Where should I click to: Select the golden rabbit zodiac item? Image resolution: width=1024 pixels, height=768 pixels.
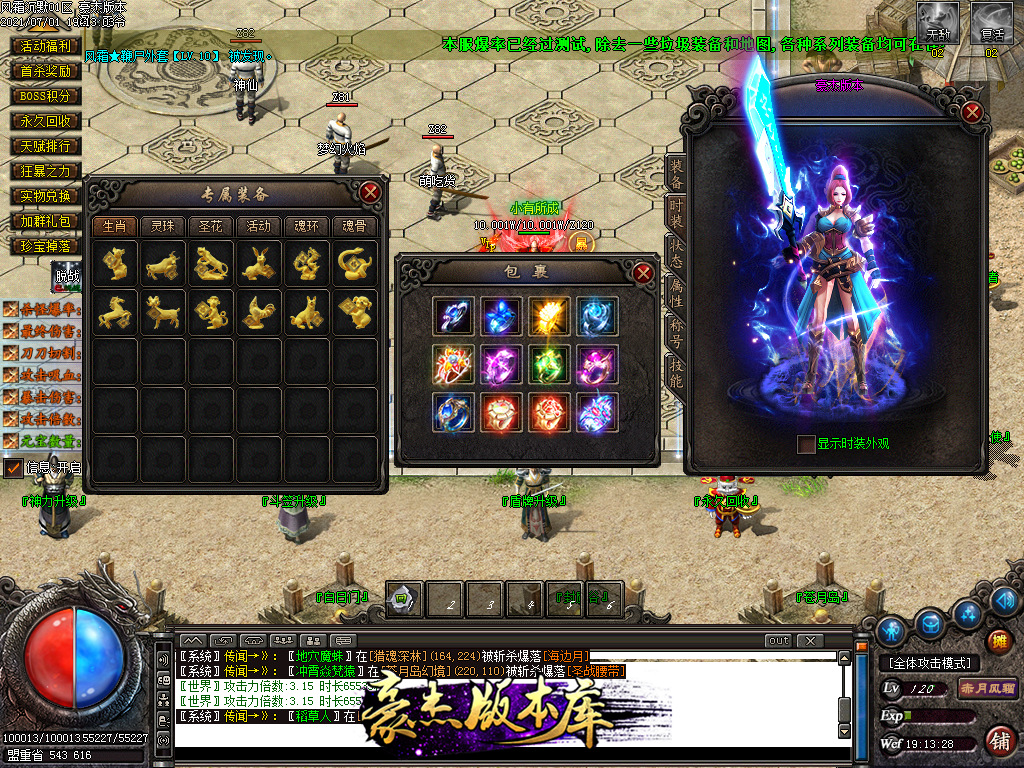pyautogui.click(x=258, y=264)
